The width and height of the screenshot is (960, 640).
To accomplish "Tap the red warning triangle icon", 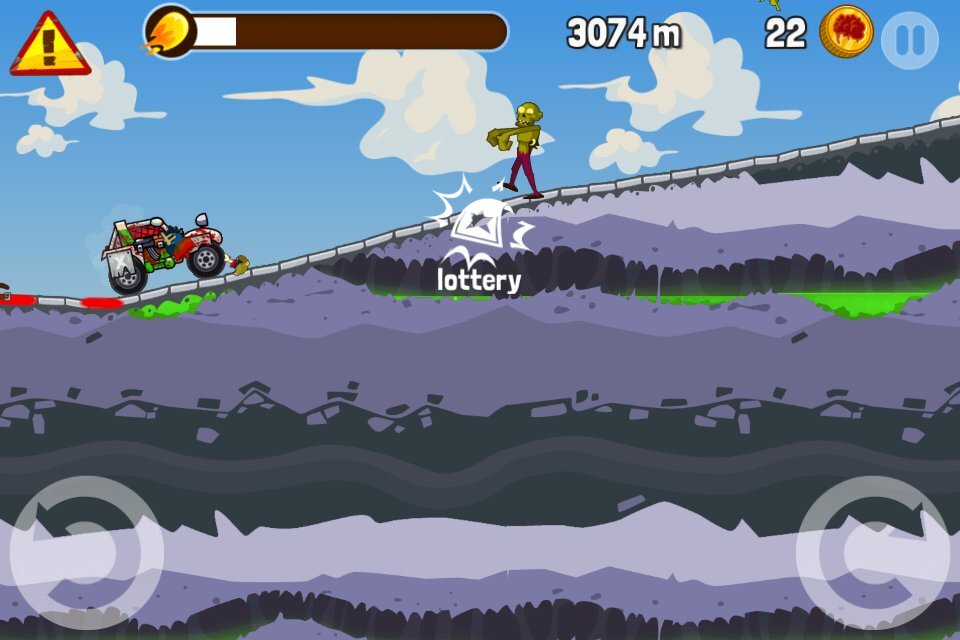I will tap(49, 45).
